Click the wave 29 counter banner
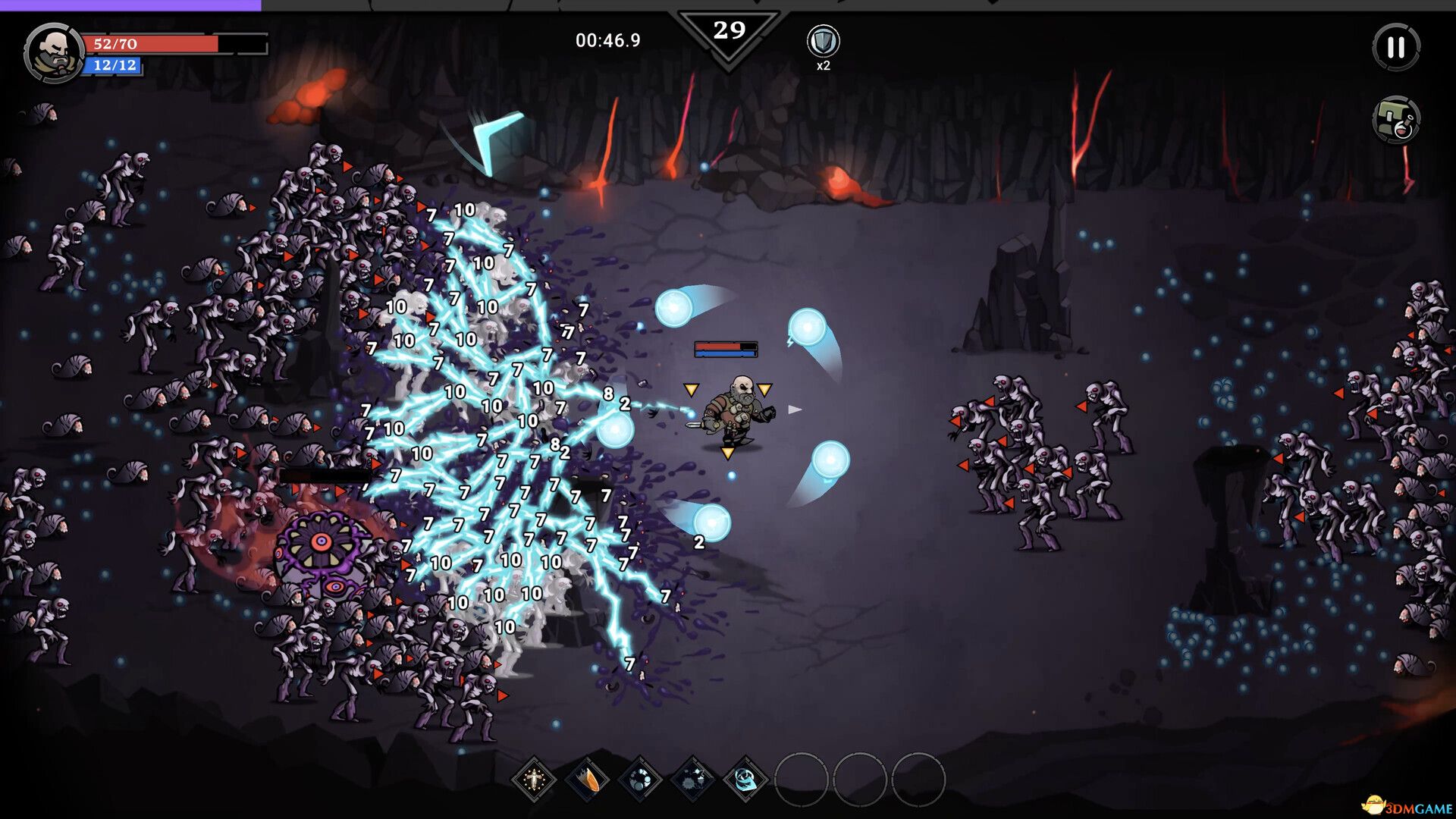 pos(730,30)
